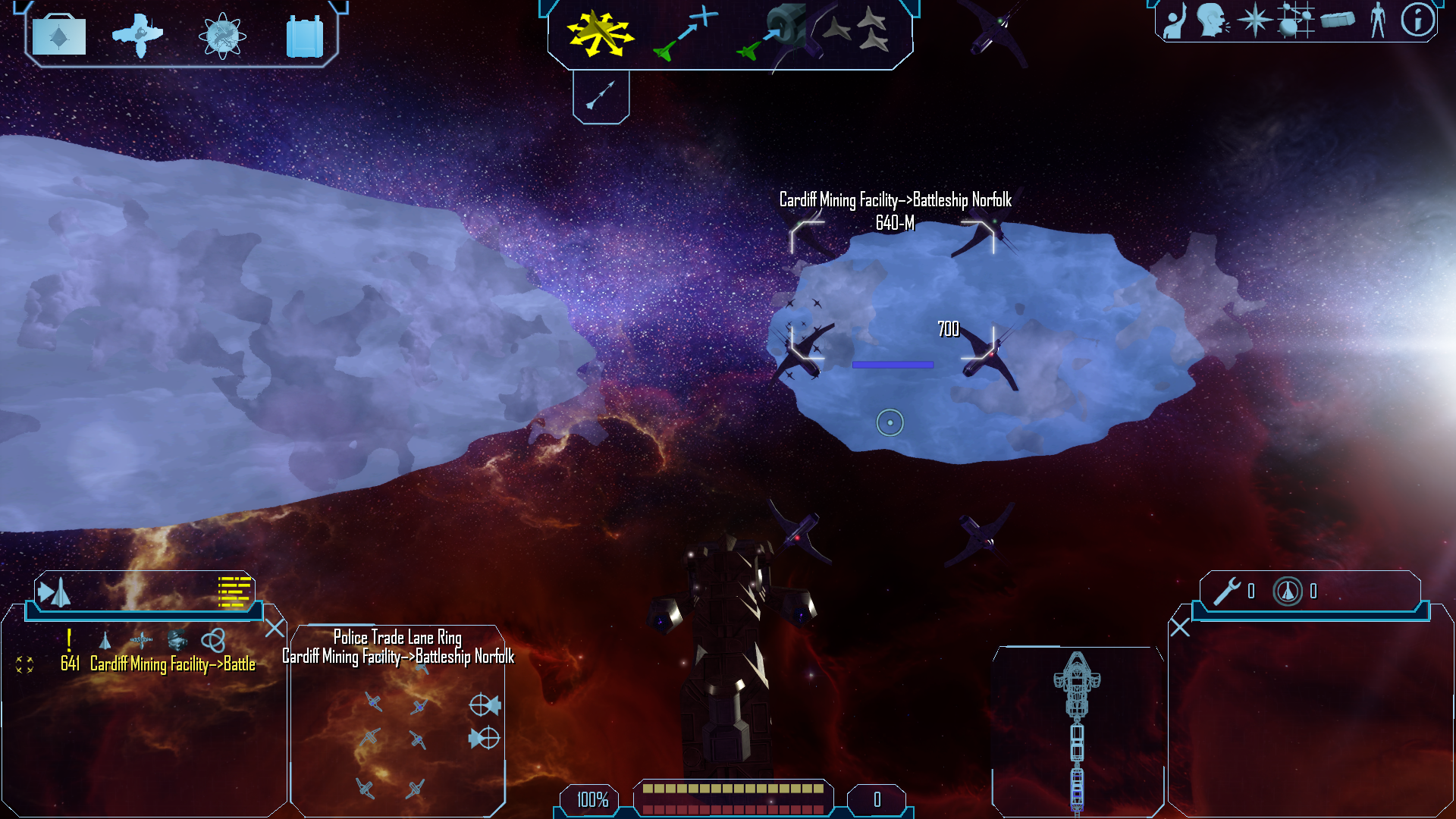This screenshot has height=819, width=1456.
Task: Click the space station icon
Action: click(137, 35)
